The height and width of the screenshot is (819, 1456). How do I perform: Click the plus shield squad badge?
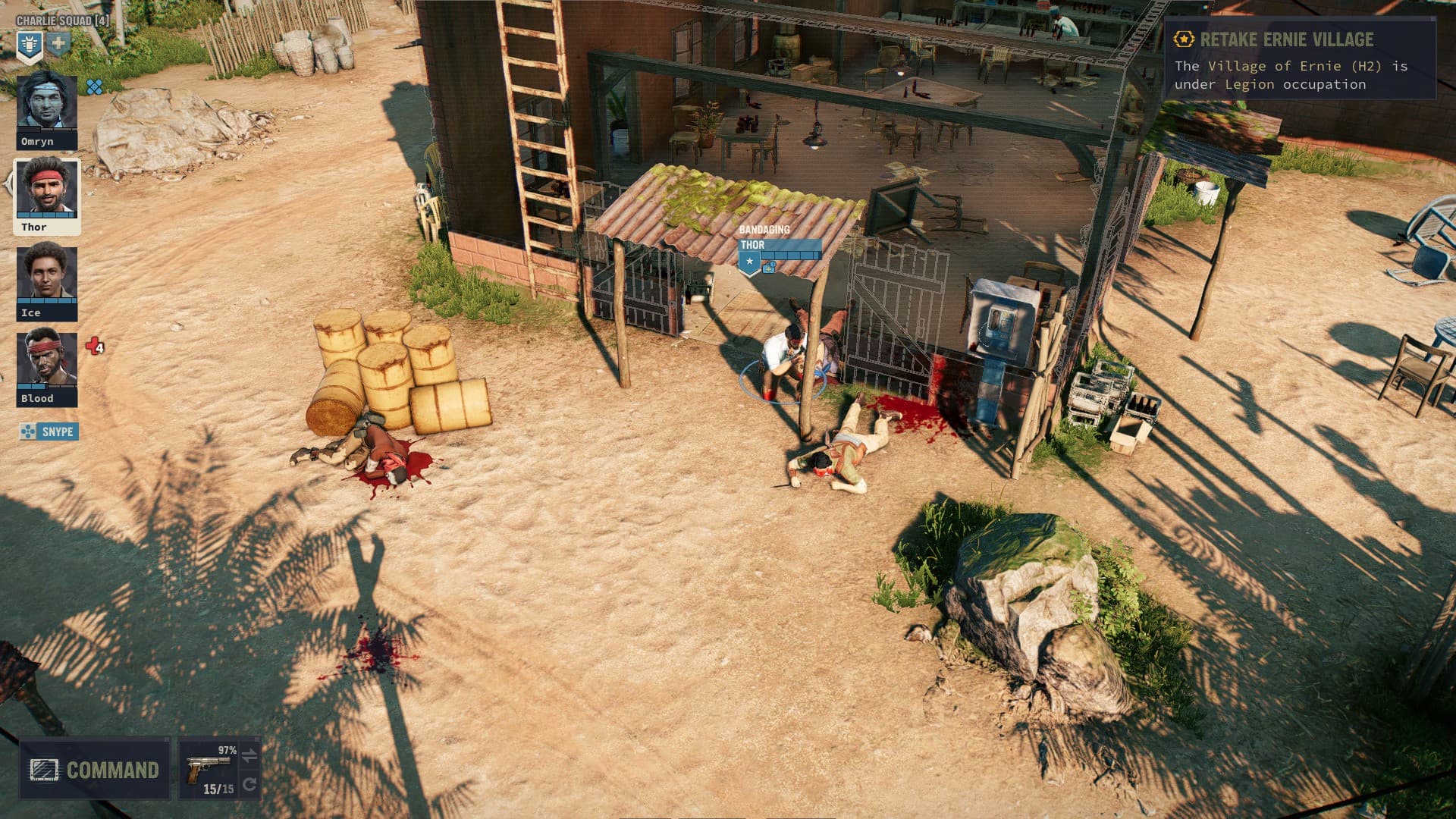pyautogui.click(x=58, y=44)
